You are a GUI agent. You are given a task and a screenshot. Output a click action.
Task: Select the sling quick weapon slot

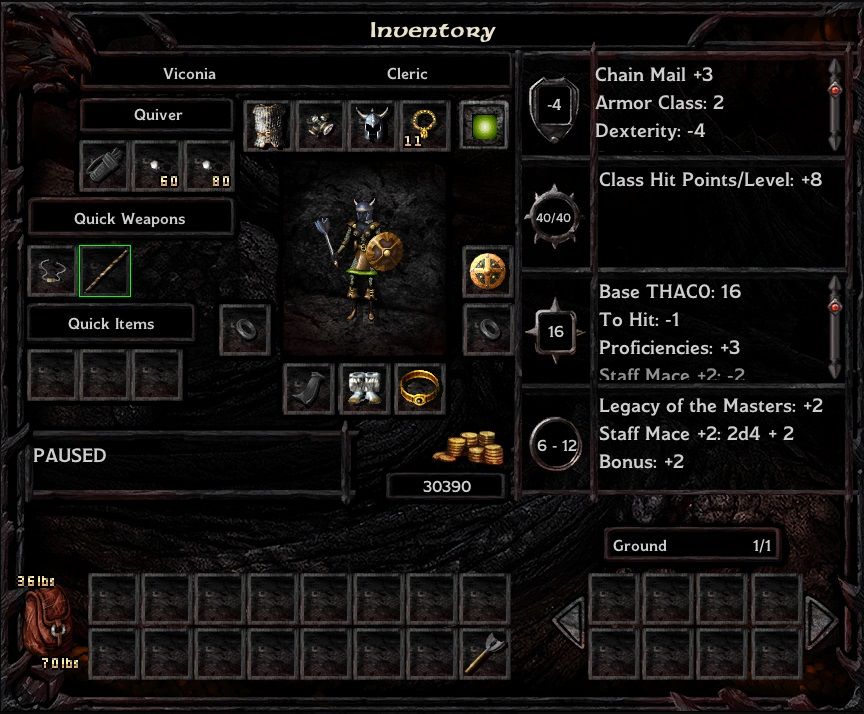click(52, 271)
